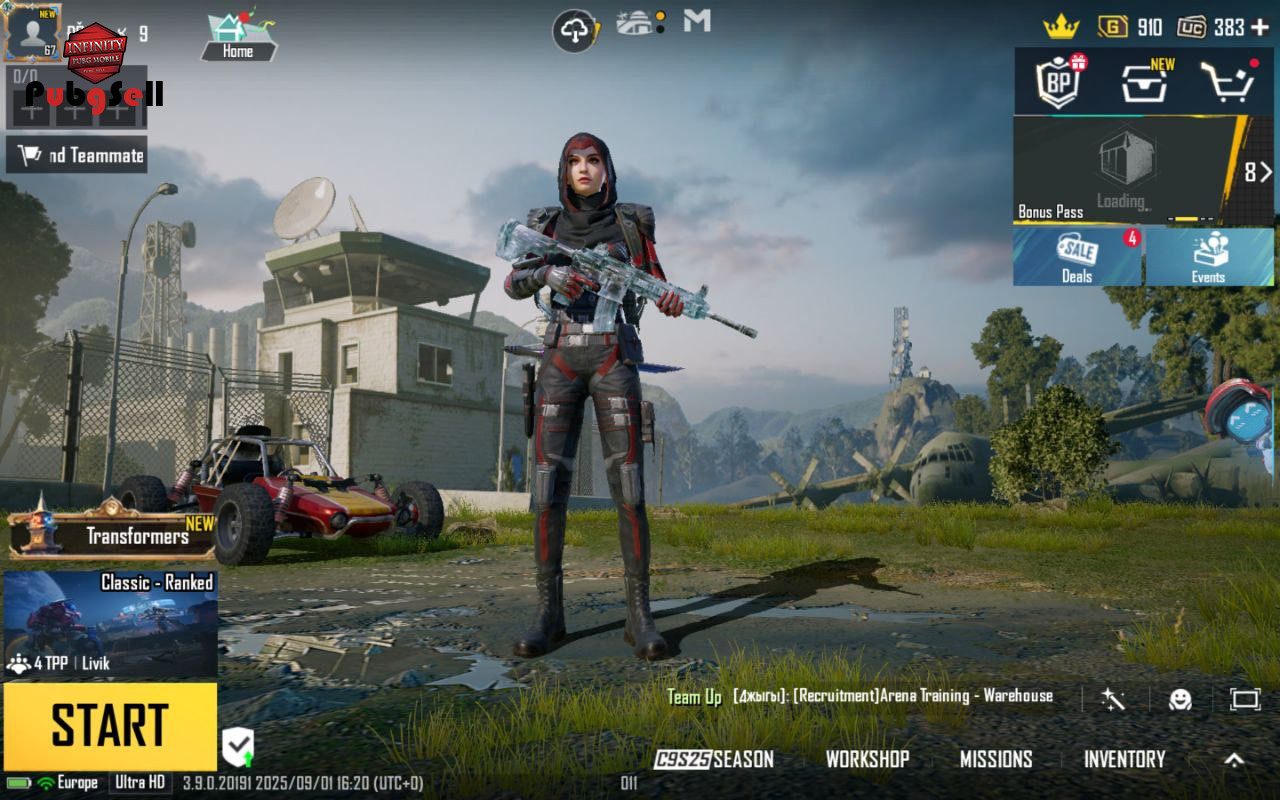Viewport: 1280px width, 800px height.
Task: Open the Missions menu
Action: click(x=996, y=759)
